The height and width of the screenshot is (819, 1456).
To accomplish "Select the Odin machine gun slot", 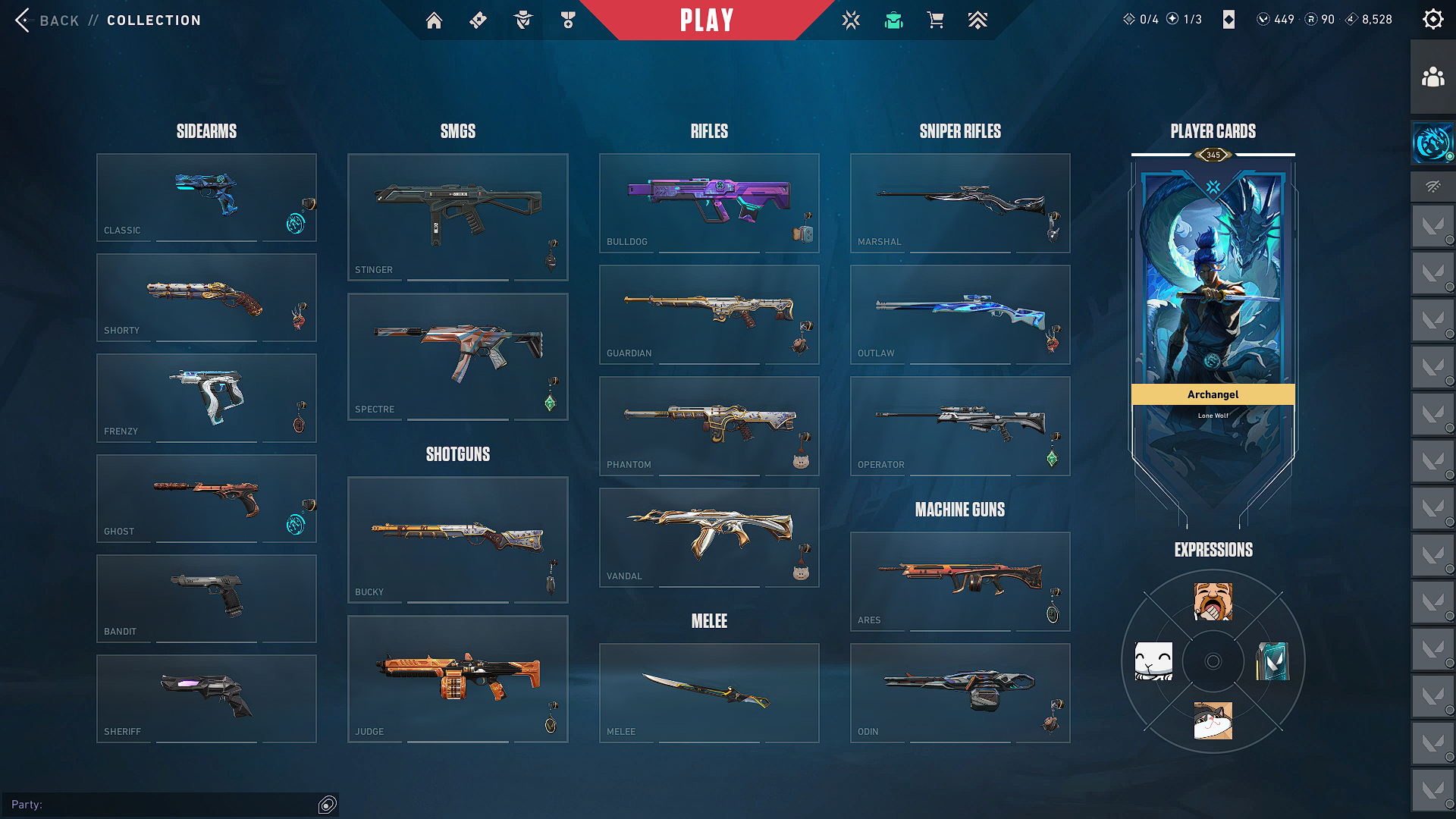I will pos(960,692).
